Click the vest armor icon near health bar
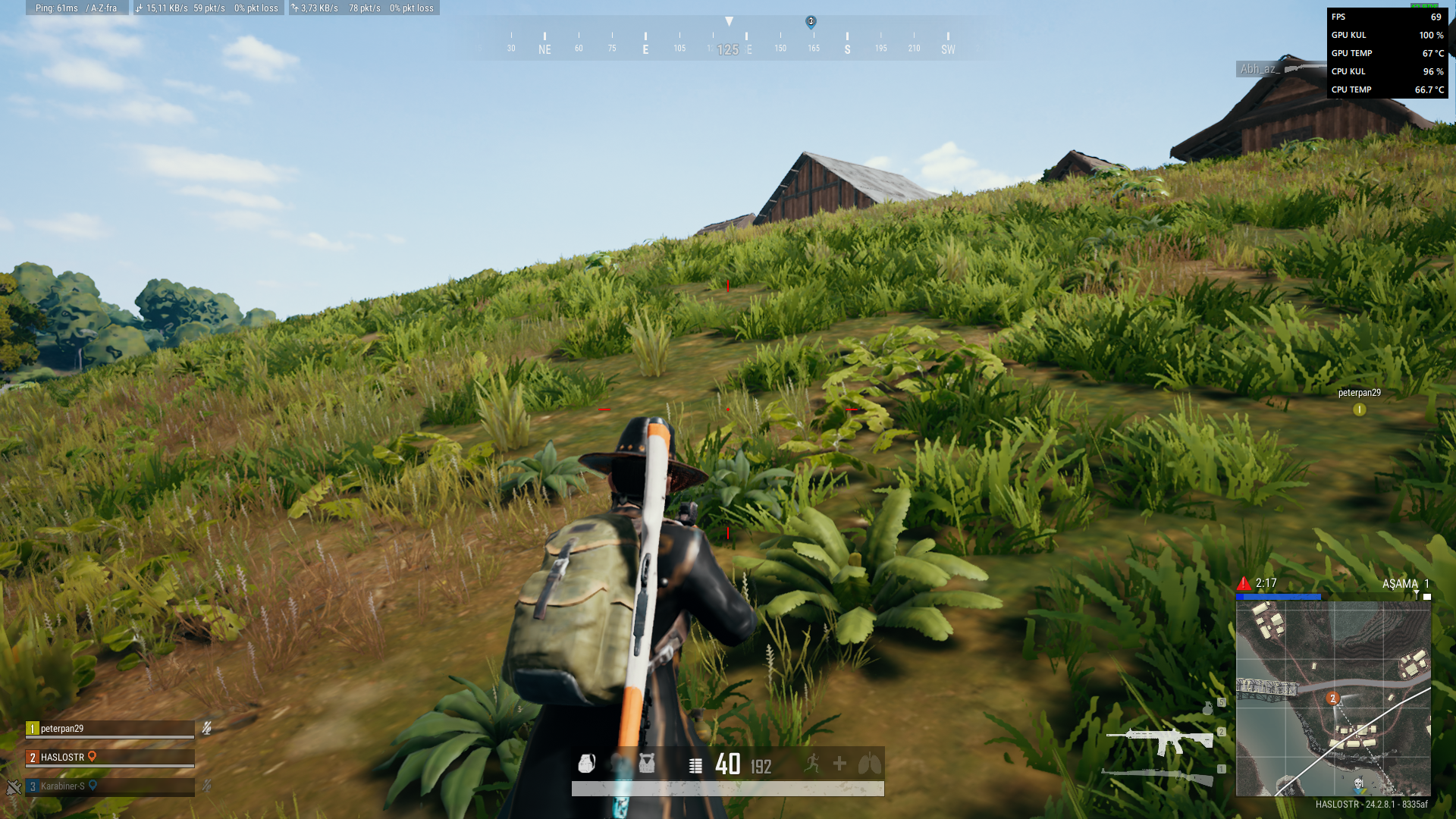Screen dimensions: 1456x819 pos(646,763)
